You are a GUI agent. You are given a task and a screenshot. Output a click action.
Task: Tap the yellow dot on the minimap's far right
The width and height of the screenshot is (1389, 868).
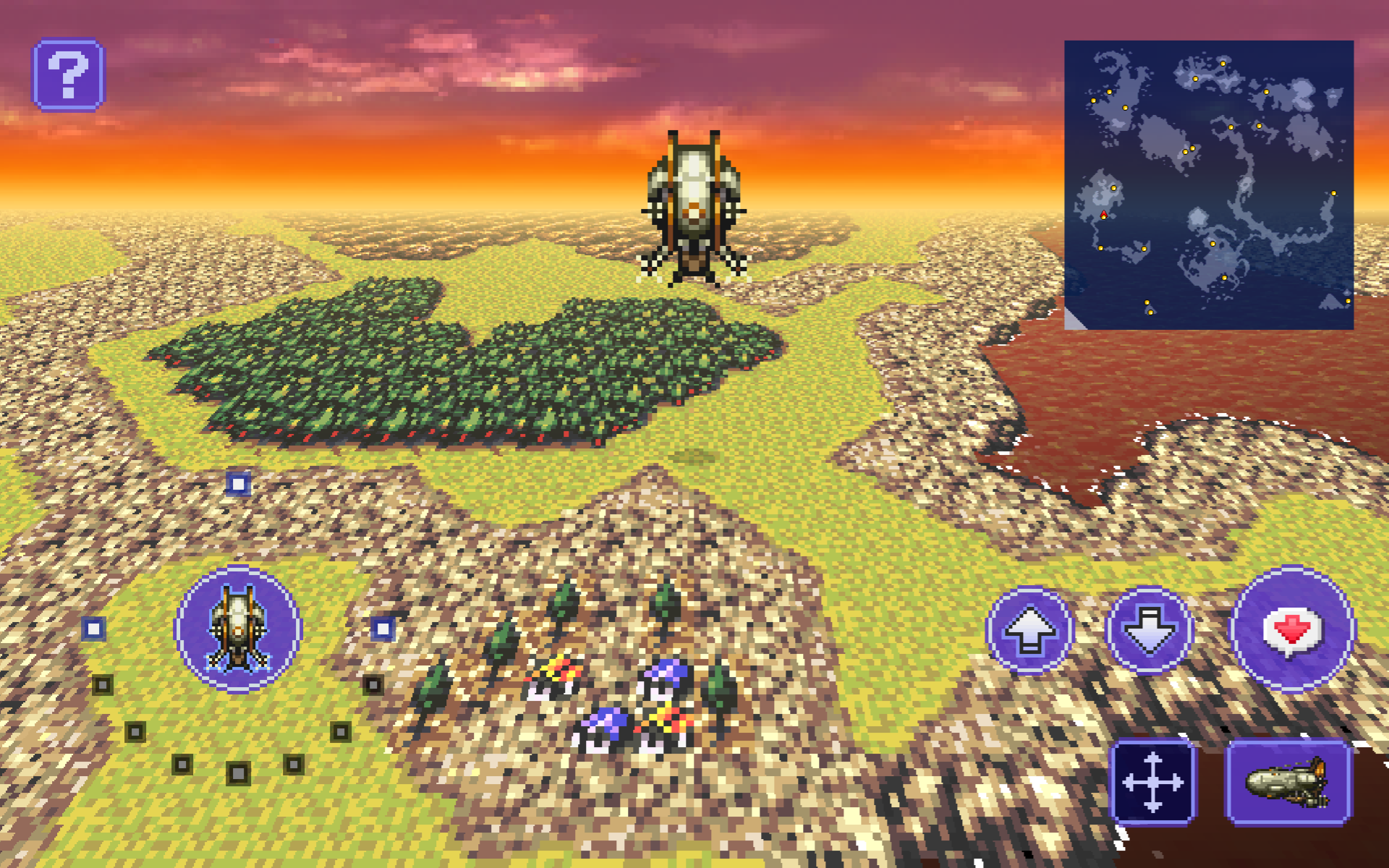[x=1335, y=194]
